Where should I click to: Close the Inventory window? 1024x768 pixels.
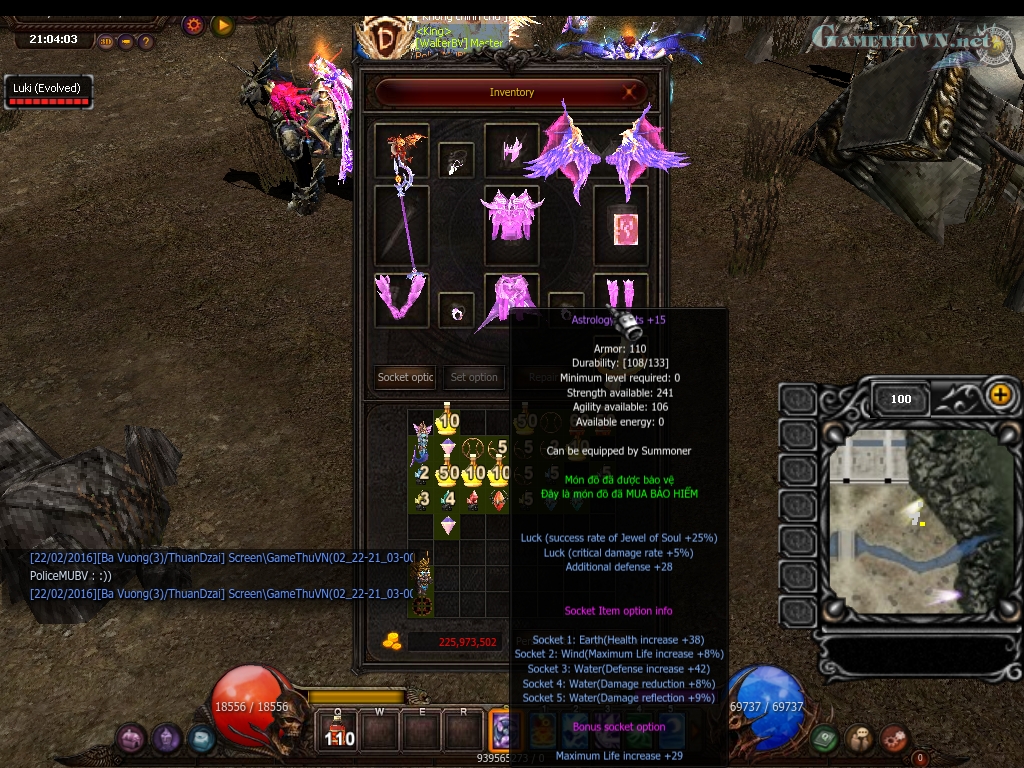coord(631,92)
